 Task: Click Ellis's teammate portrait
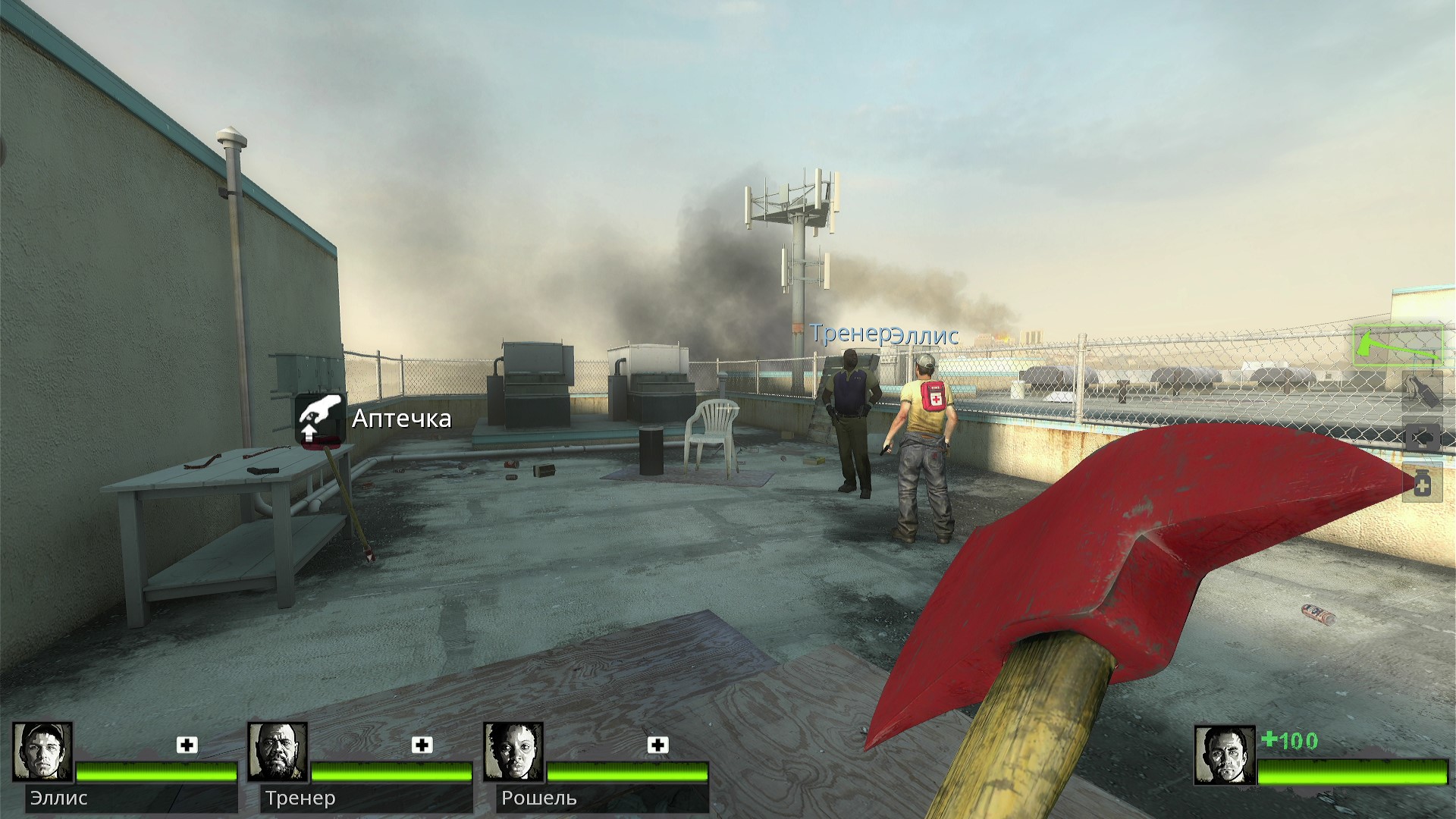tap(42, 752)
